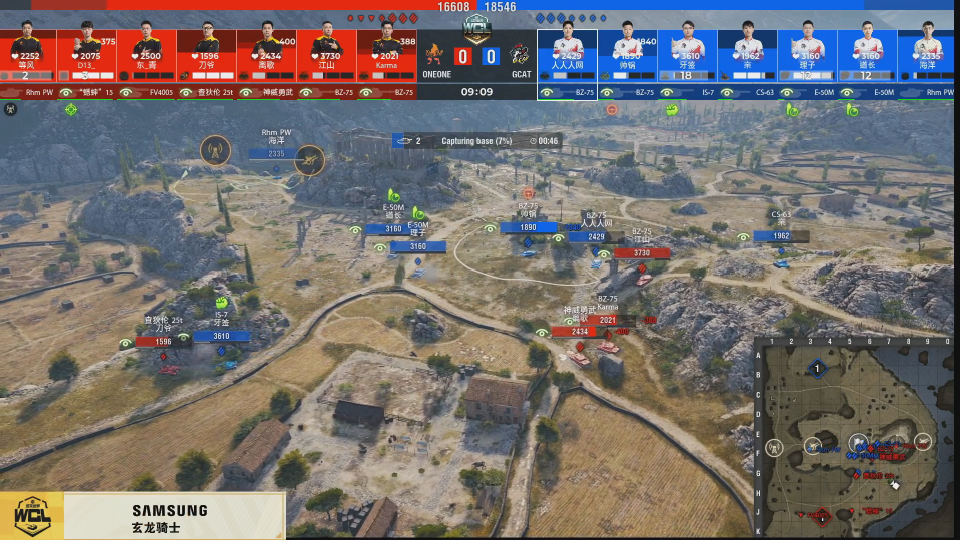Viewport: 960px width, 540px height.
Task: Select blue team player 人人人网
Action: pos(567,55)
